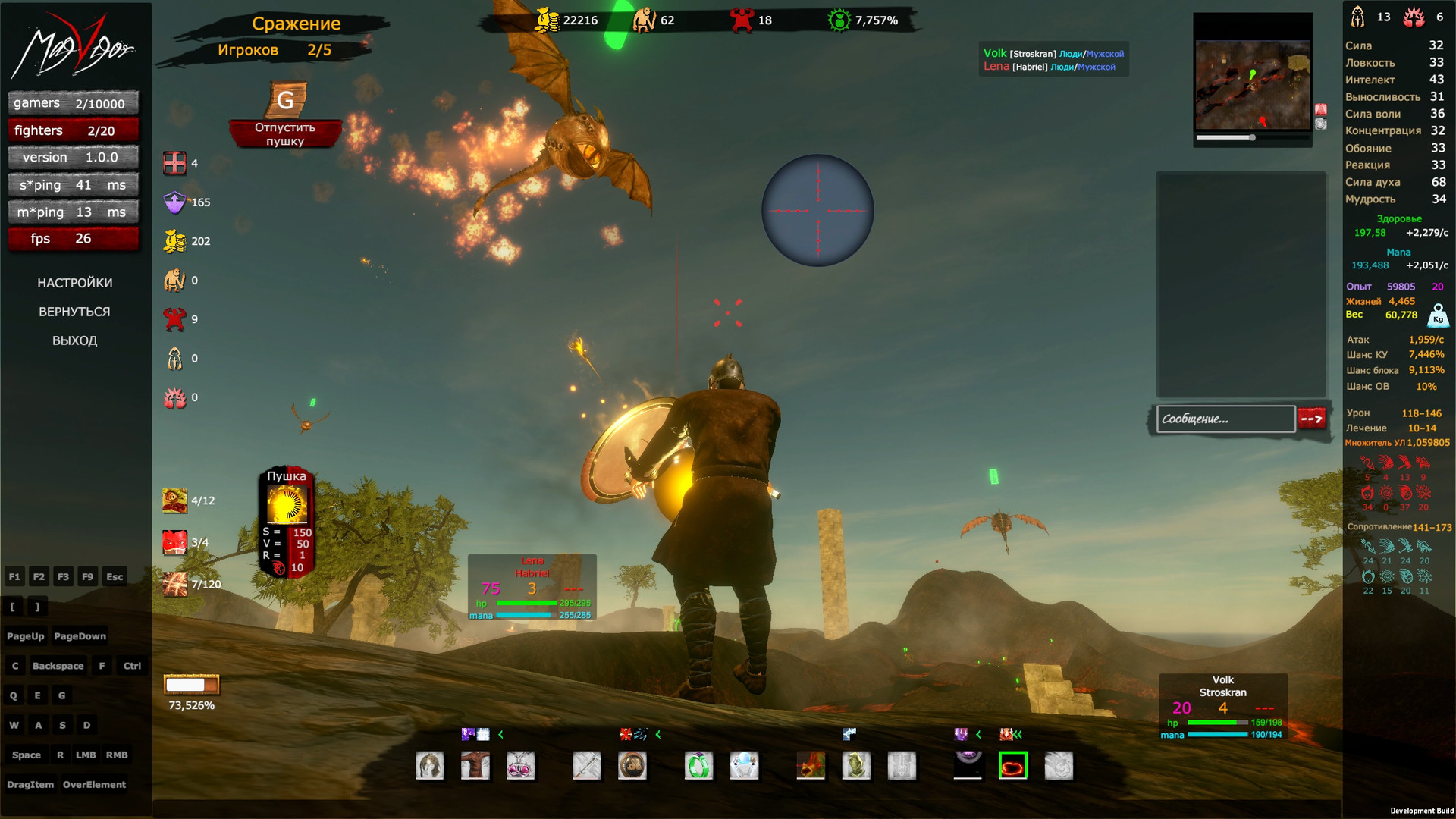Click the hooded statue item in the hotbar
The image size is (1456, 819).
pyautogui.click(x=856, y=766)
